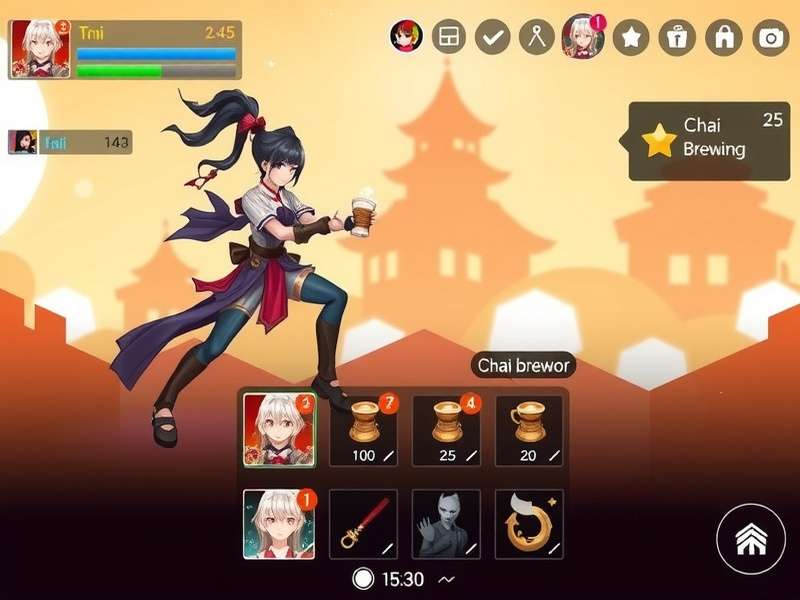Take a screenshot with the camera icon

point(770,37)
